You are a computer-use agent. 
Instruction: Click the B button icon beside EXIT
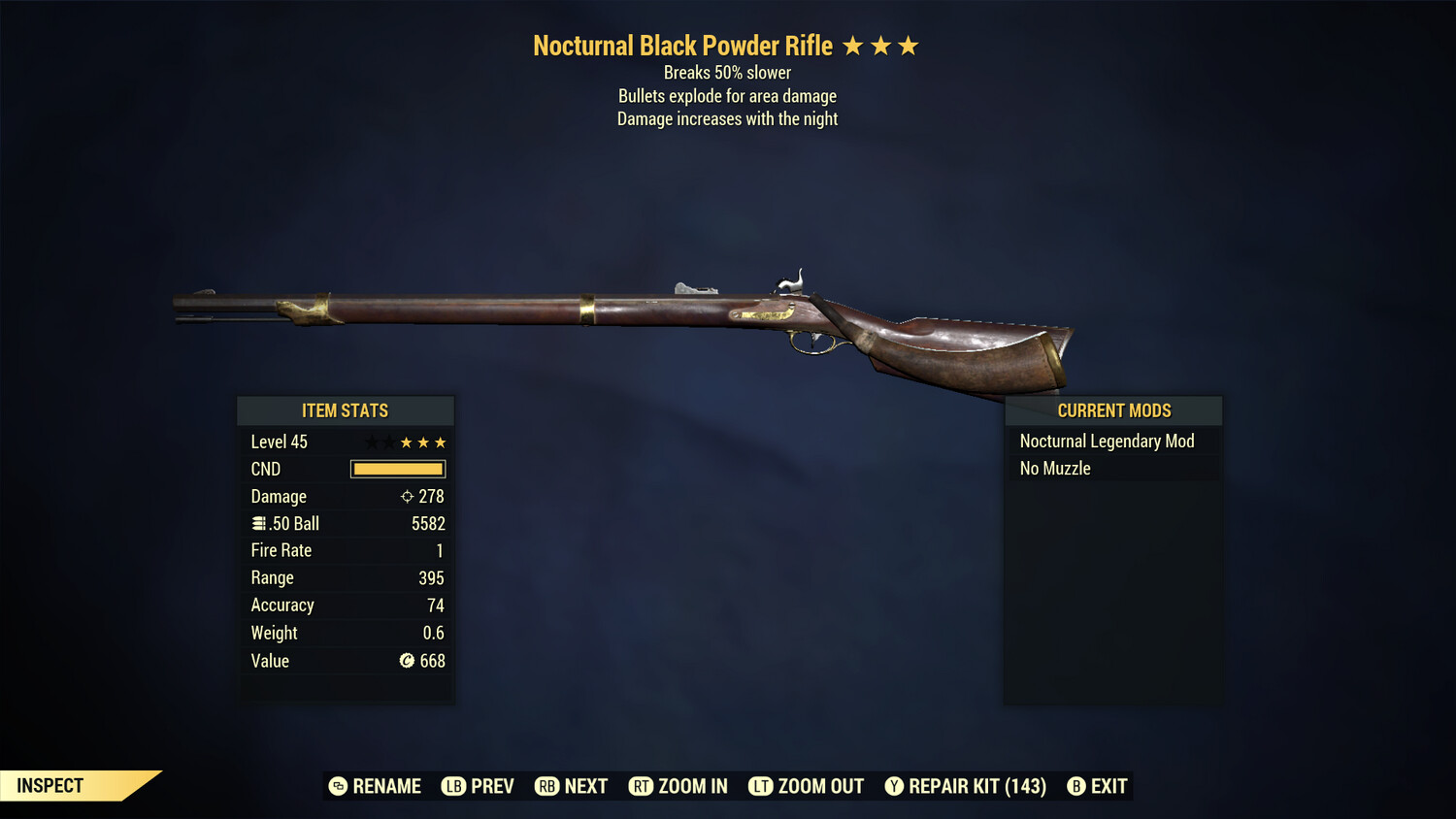click(x=1076, y=786)
